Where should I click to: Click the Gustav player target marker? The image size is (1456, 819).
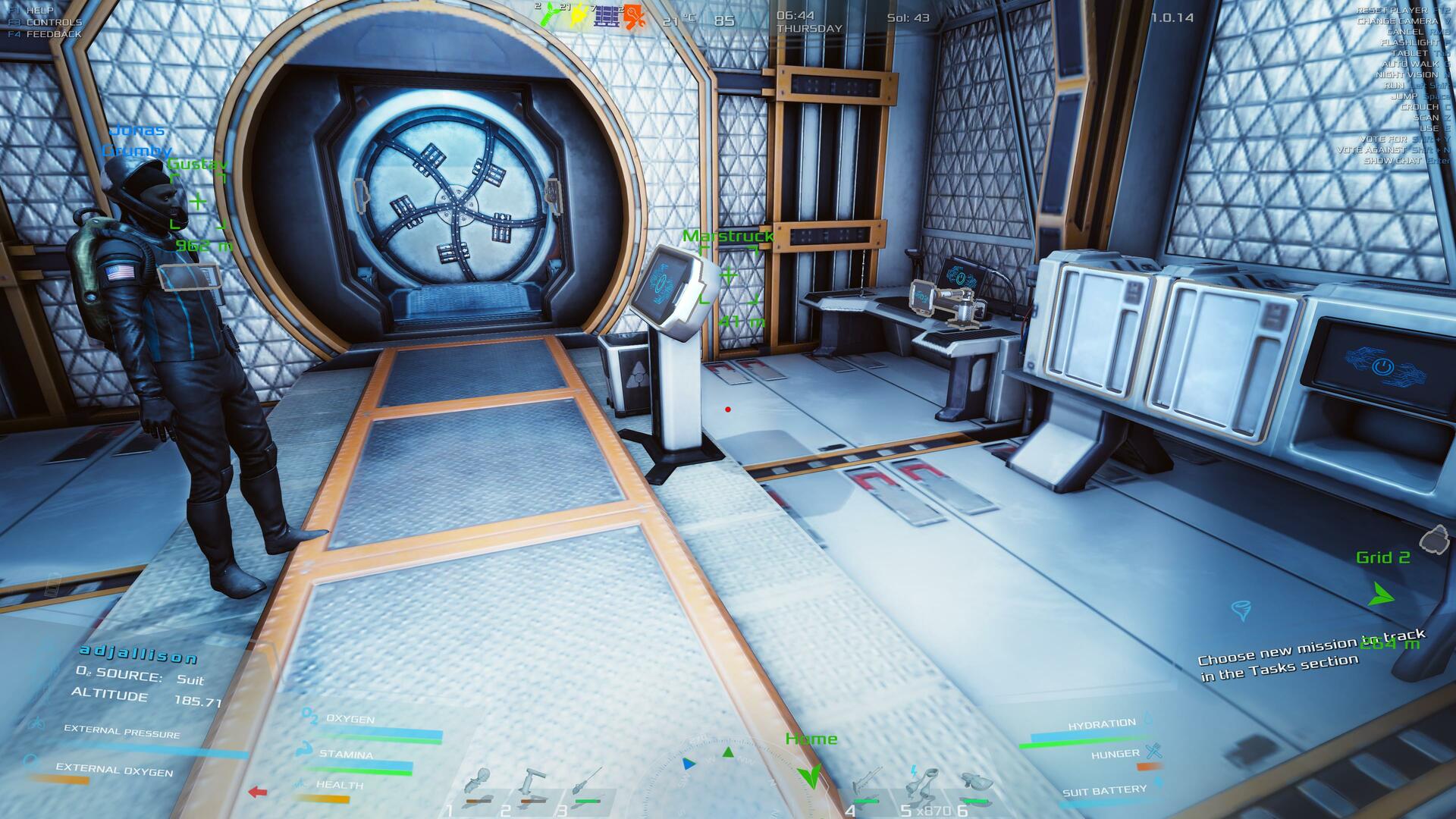[198, 202]
